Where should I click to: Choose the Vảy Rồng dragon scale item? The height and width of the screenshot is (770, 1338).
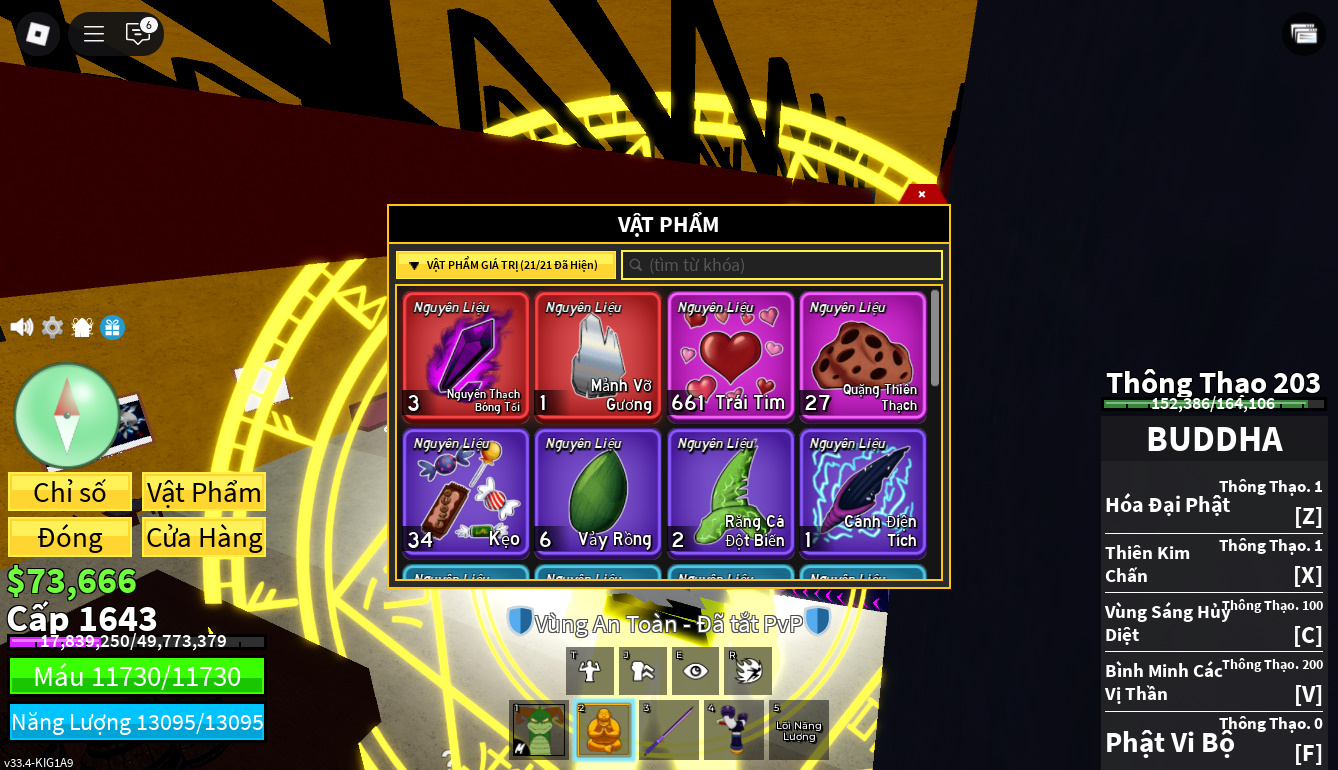(597, 492)
